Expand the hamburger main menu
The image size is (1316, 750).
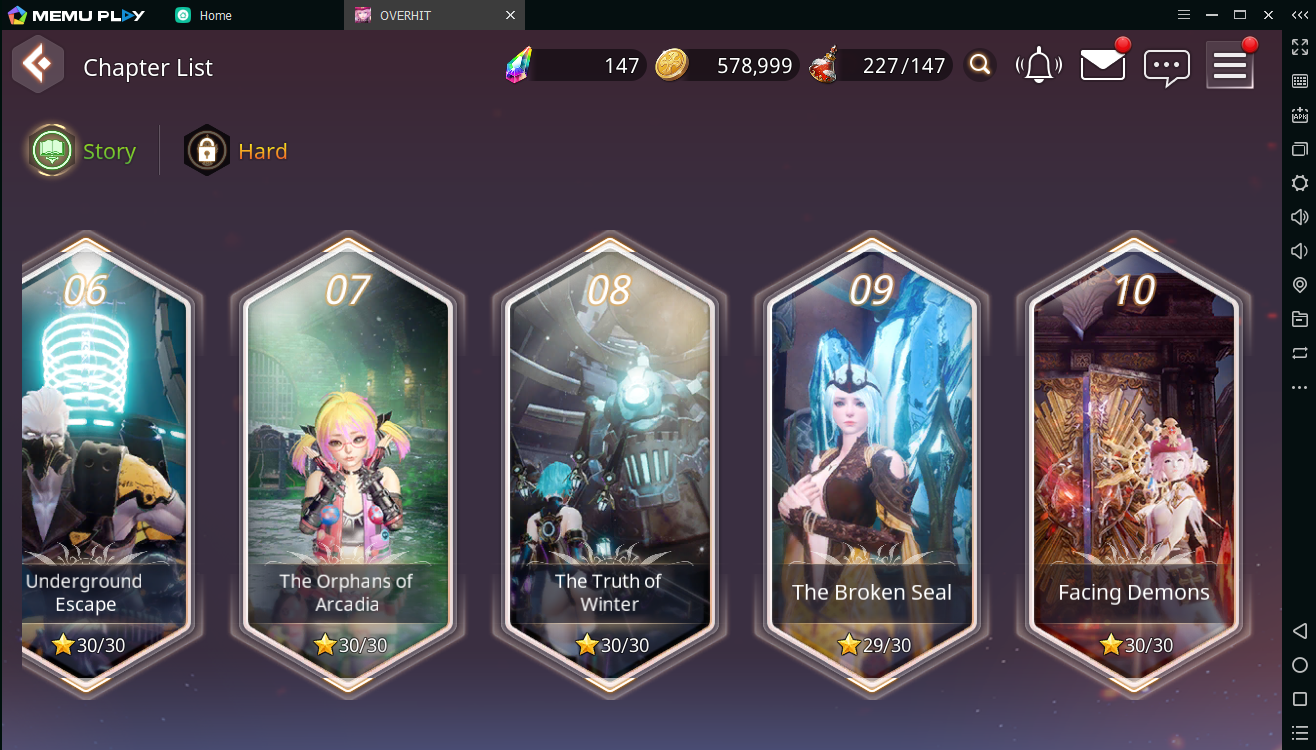click(1229, 66)
